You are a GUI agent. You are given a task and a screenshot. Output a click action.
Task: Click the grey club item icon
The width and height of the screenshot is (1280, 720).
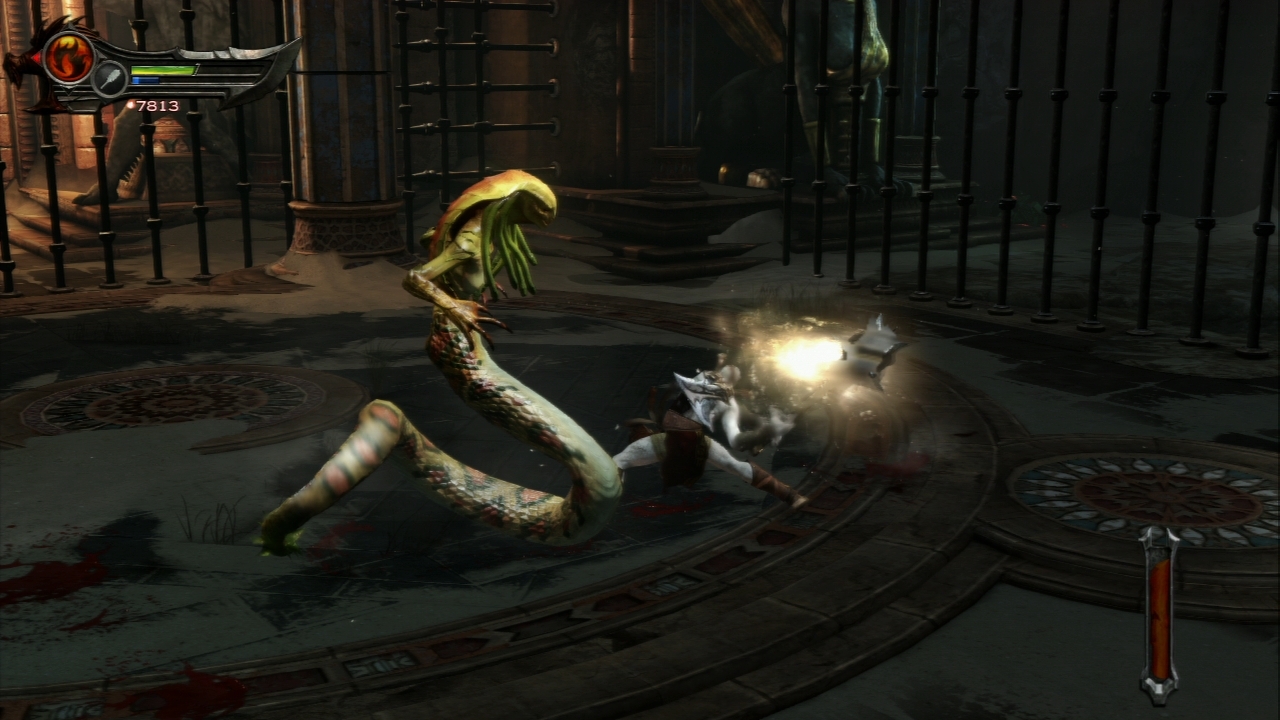109,79
